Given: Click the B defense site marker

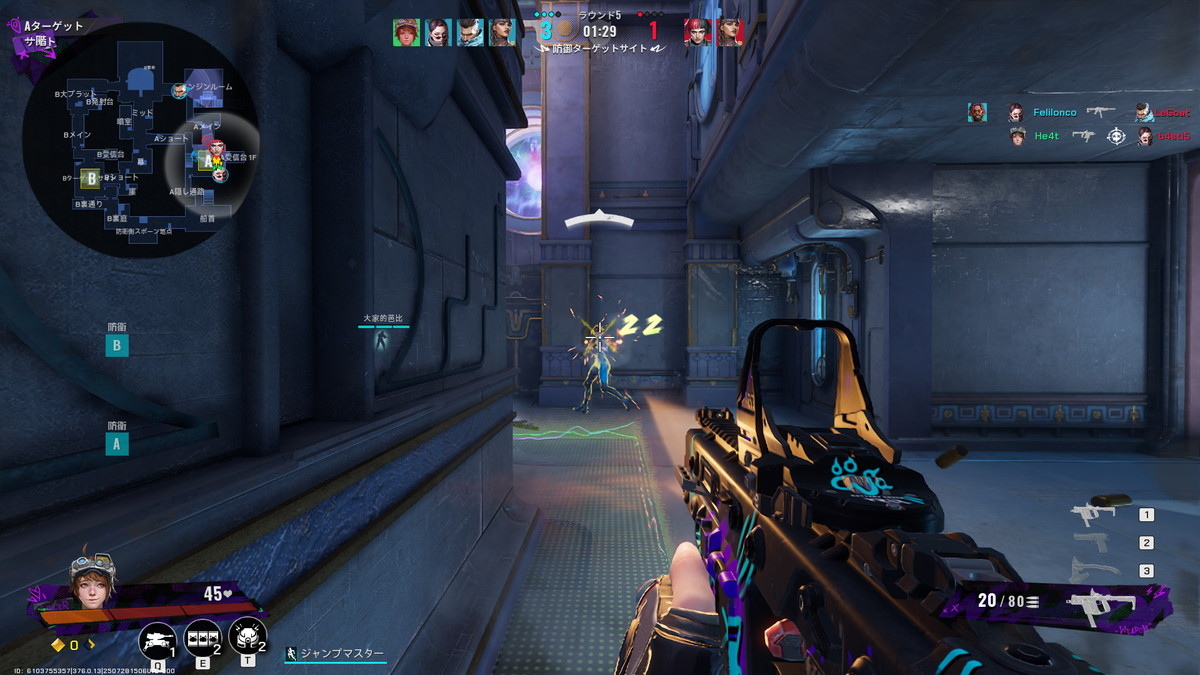Looking at the screenshot, I should point(117,346).
